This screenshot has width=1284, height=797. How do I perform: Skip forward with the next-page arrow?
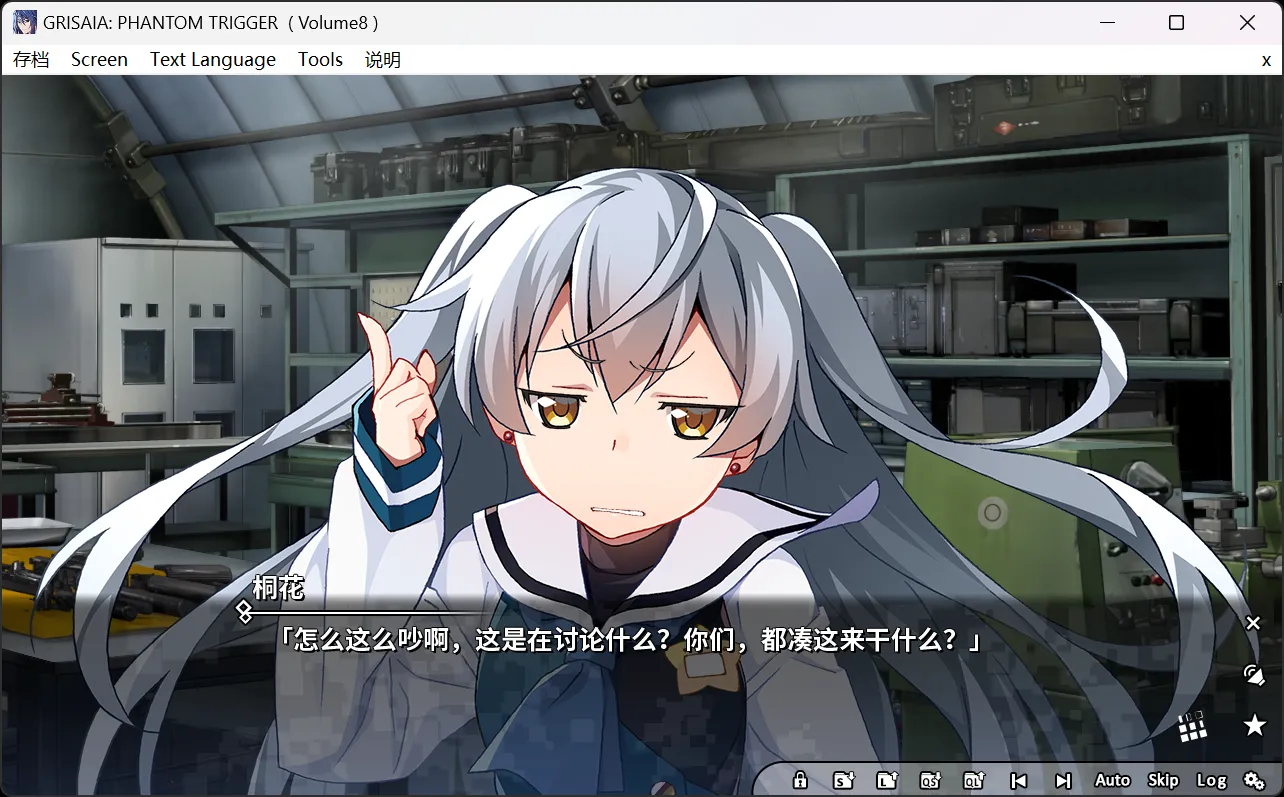coord(1062,780)
